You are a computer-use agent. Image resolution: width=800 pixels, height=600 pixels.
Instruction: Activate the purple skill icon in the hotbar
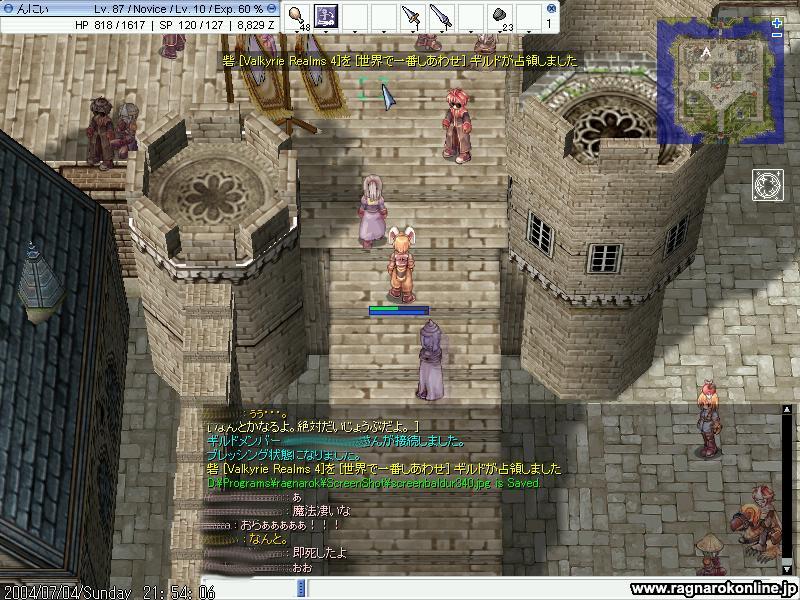tap(326, 16)
